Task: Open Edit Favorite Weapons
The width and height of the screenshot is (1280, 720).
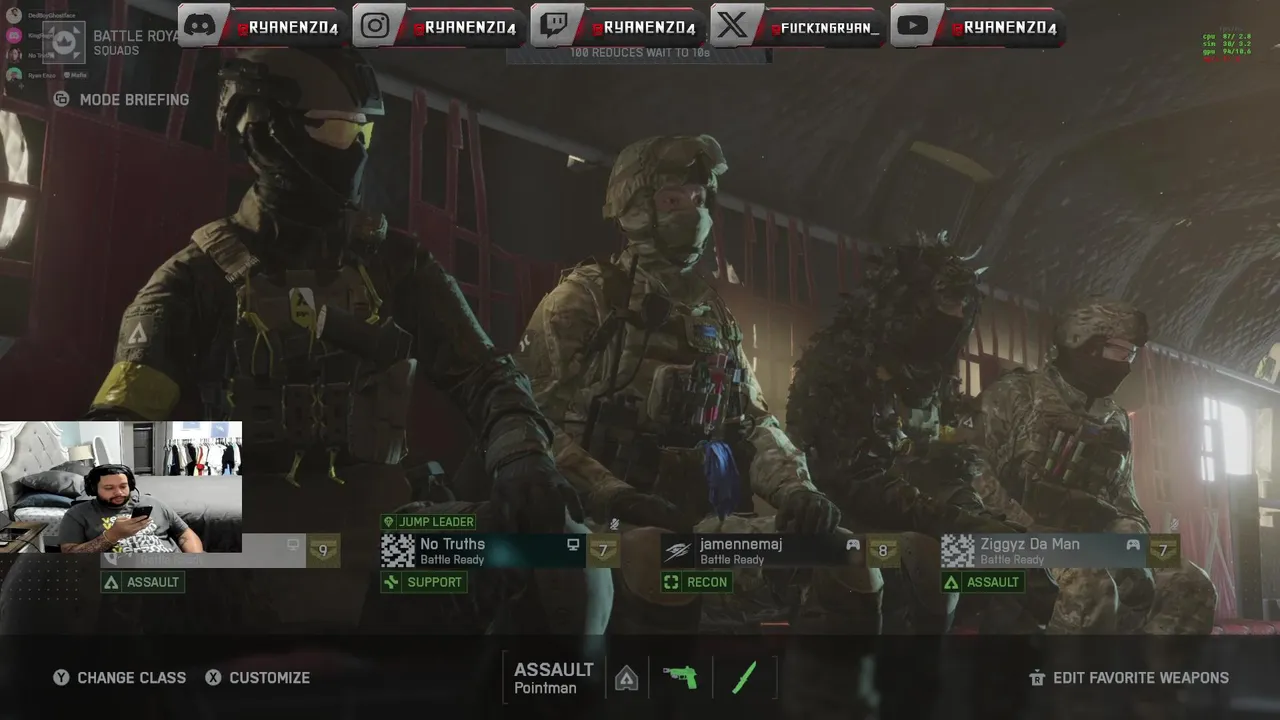Action: pyautogui.click(x=1129, y=677)
